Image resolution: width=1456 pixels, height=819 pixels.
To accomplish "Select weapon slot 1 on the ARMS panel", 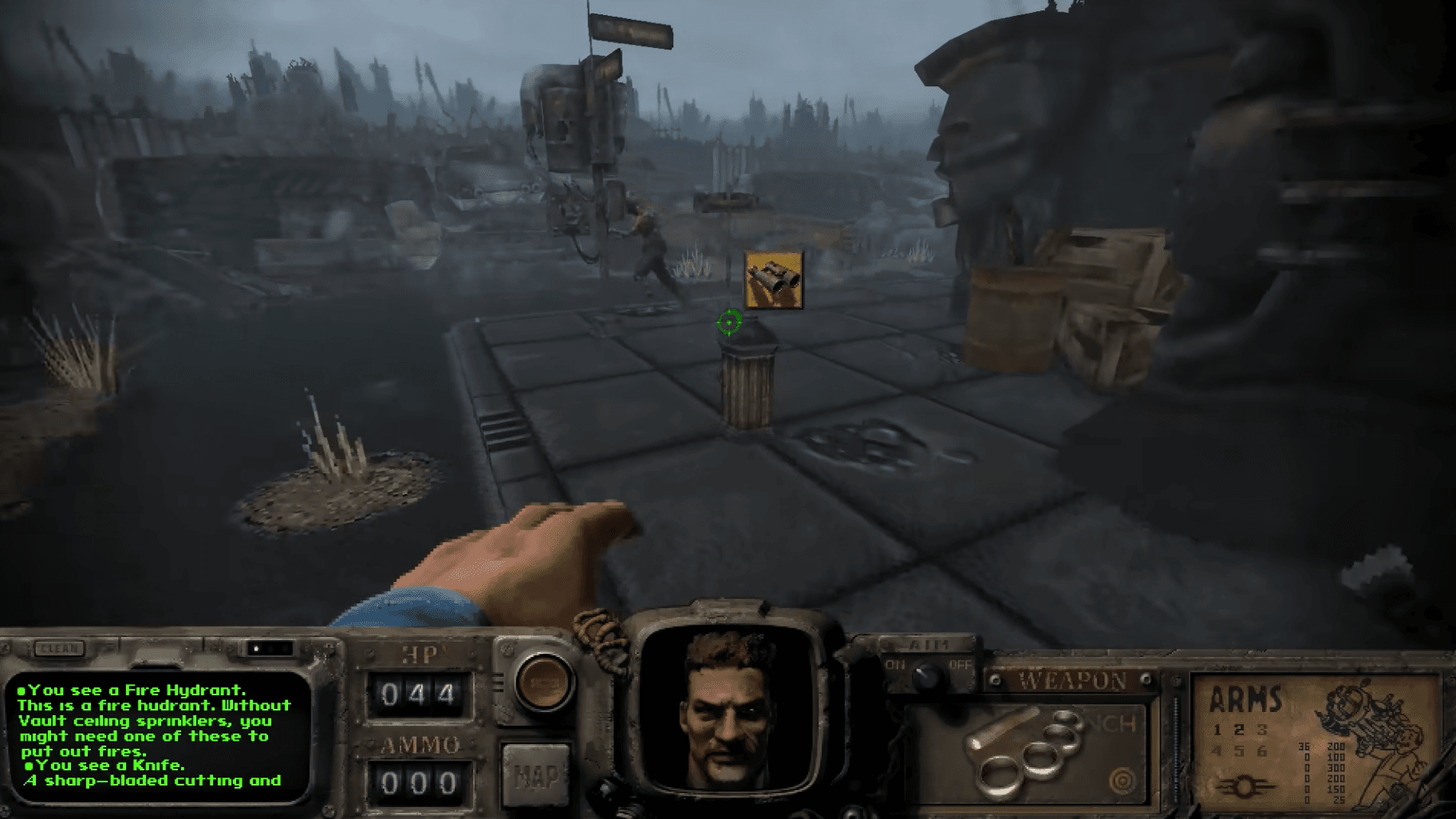I will click(1217, 730).
